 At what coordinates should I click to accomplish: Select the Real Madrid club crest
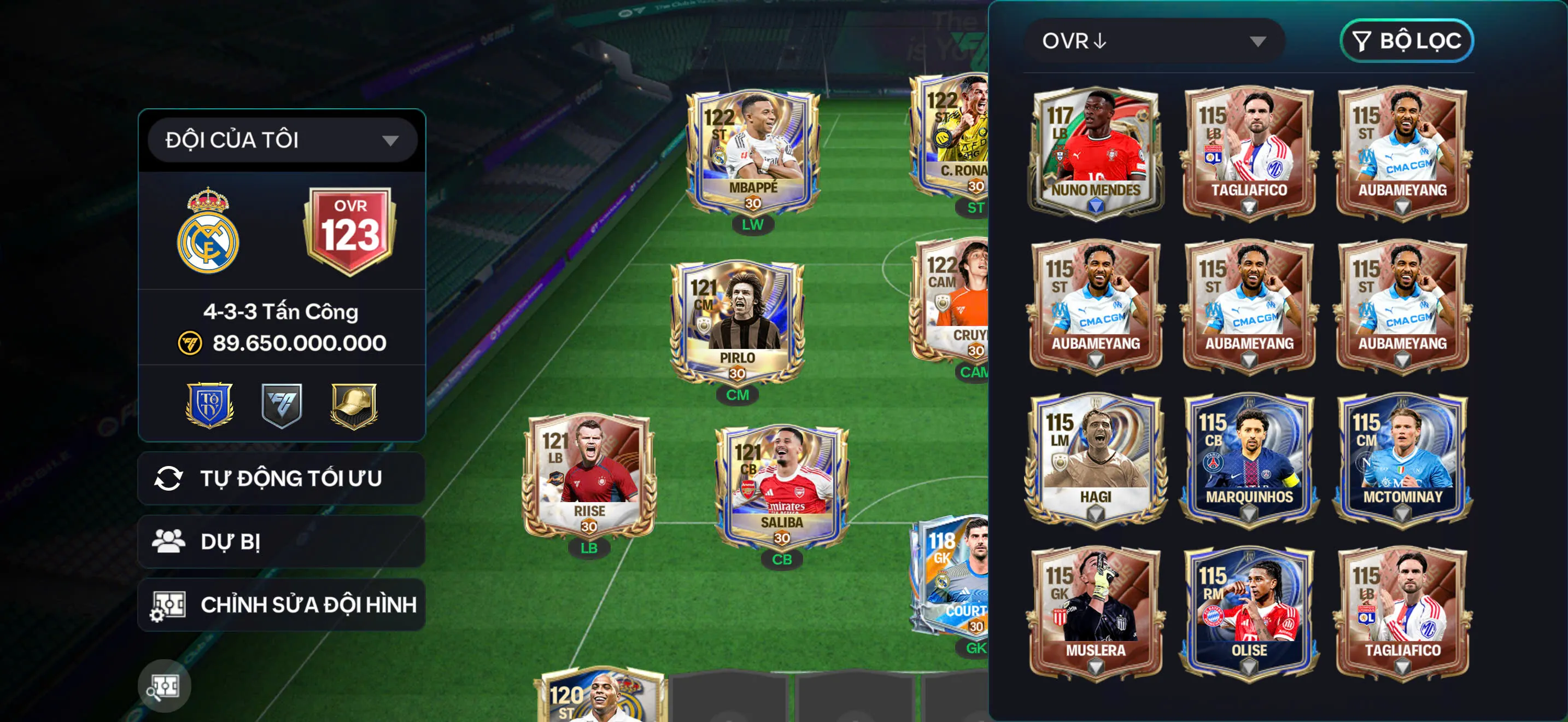[208, 231]
